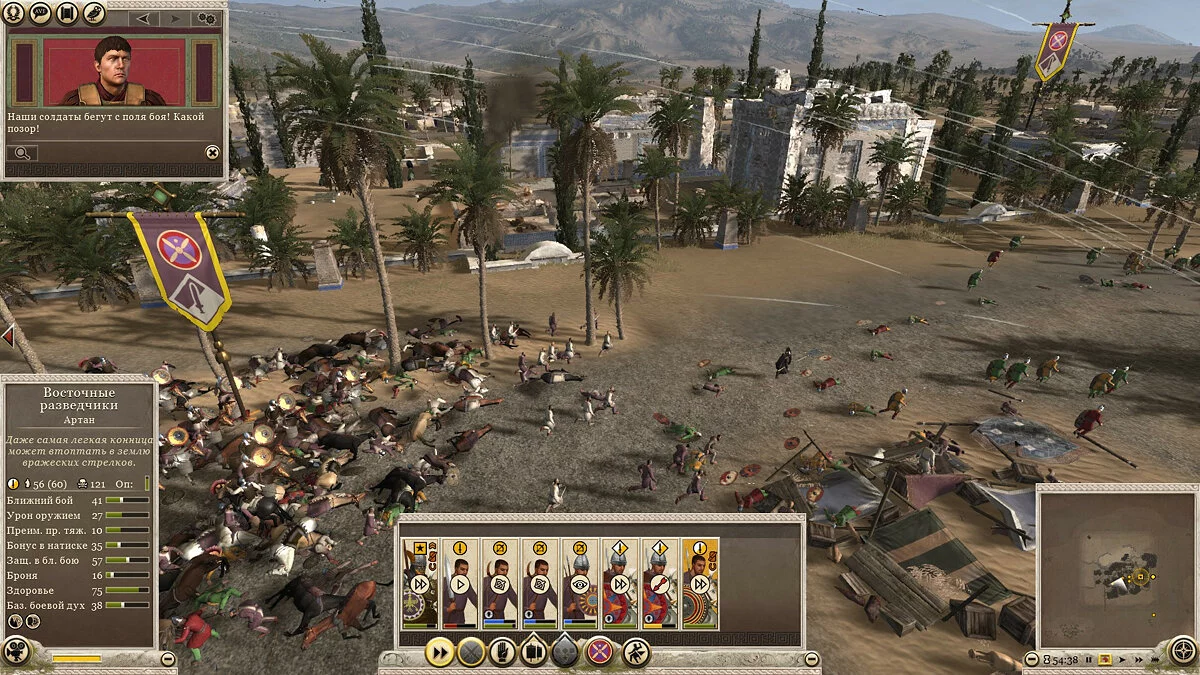This screenshot has height=675, width=1200.
Task: Open the owl encyclopedia icon
Action: click(x=93, y=14)
